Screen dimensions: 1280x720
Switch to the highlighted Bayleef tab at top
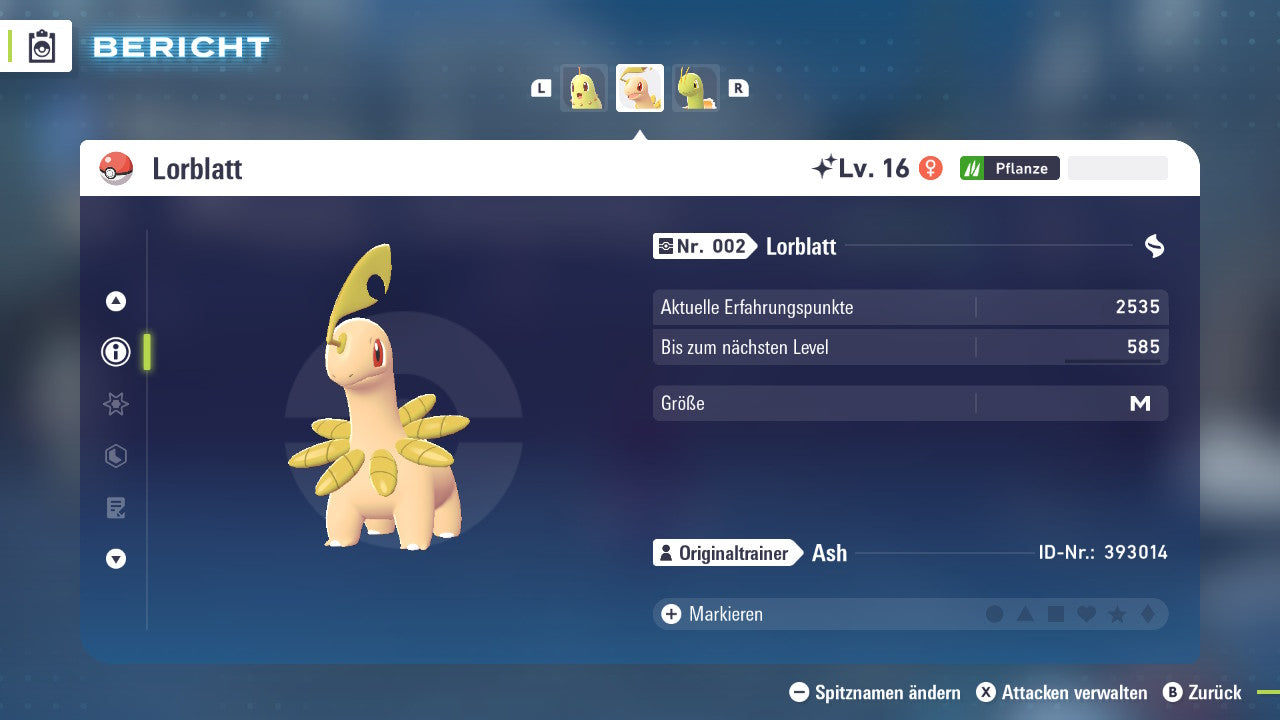[x=639, y=87]
